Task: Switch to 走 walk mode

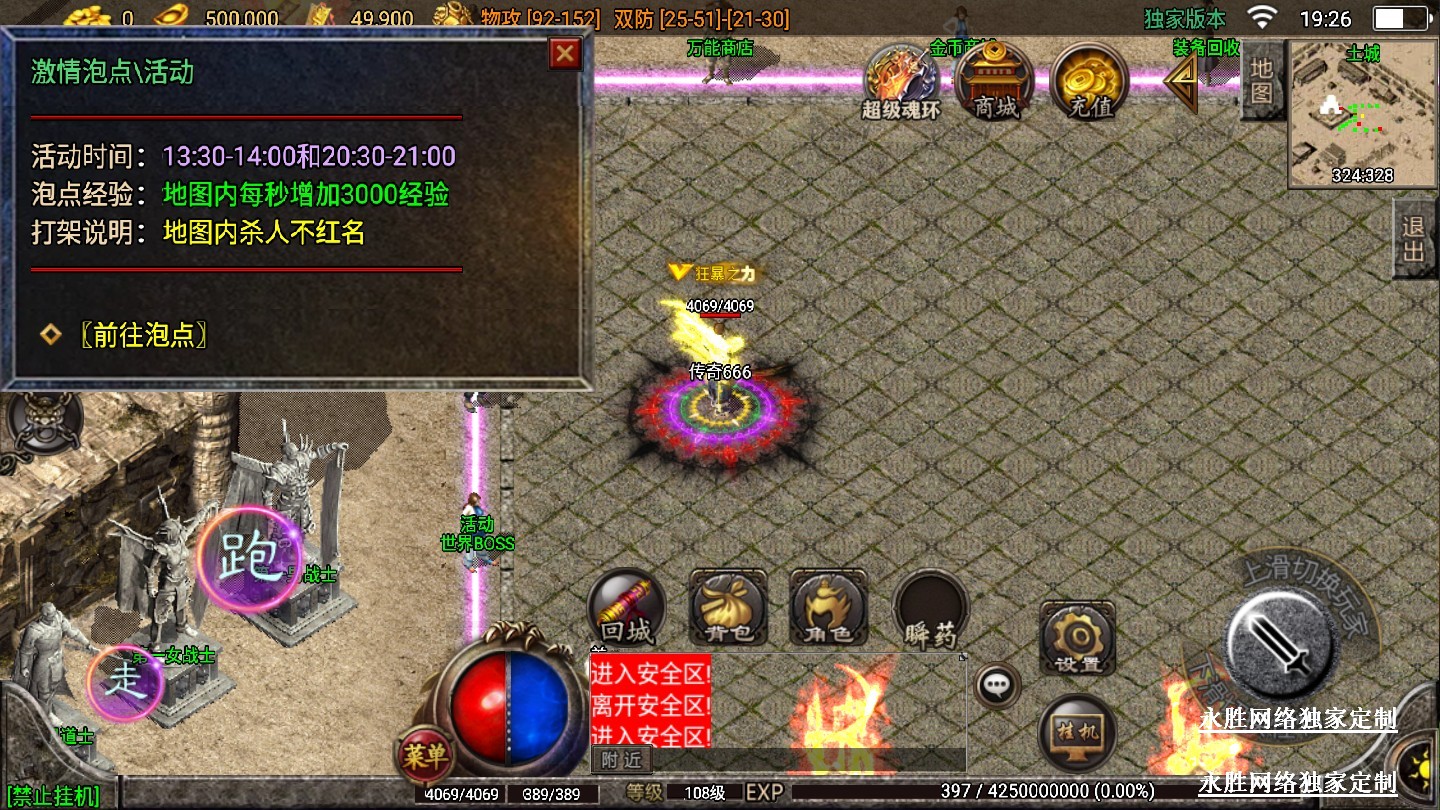Action: (125, 683)
